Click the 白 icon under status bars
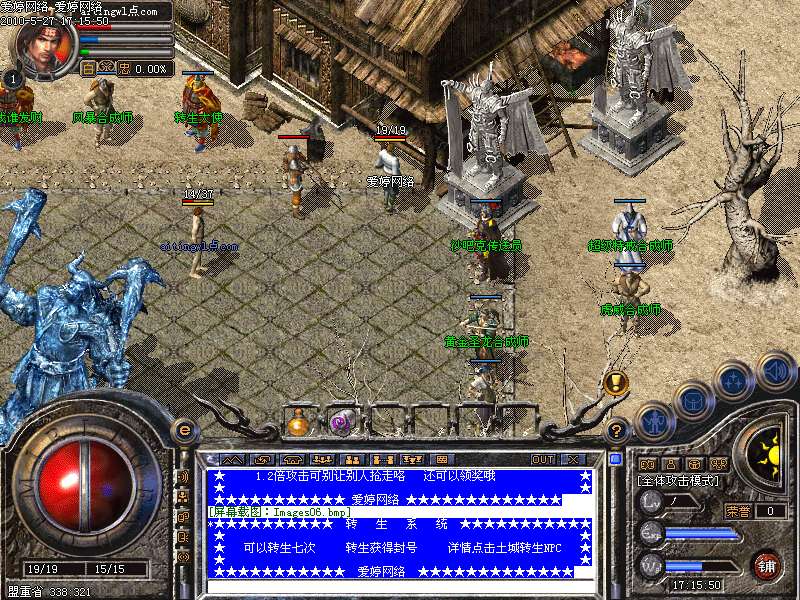This screenshot has height=600, width=800. [x=88, y=69]
